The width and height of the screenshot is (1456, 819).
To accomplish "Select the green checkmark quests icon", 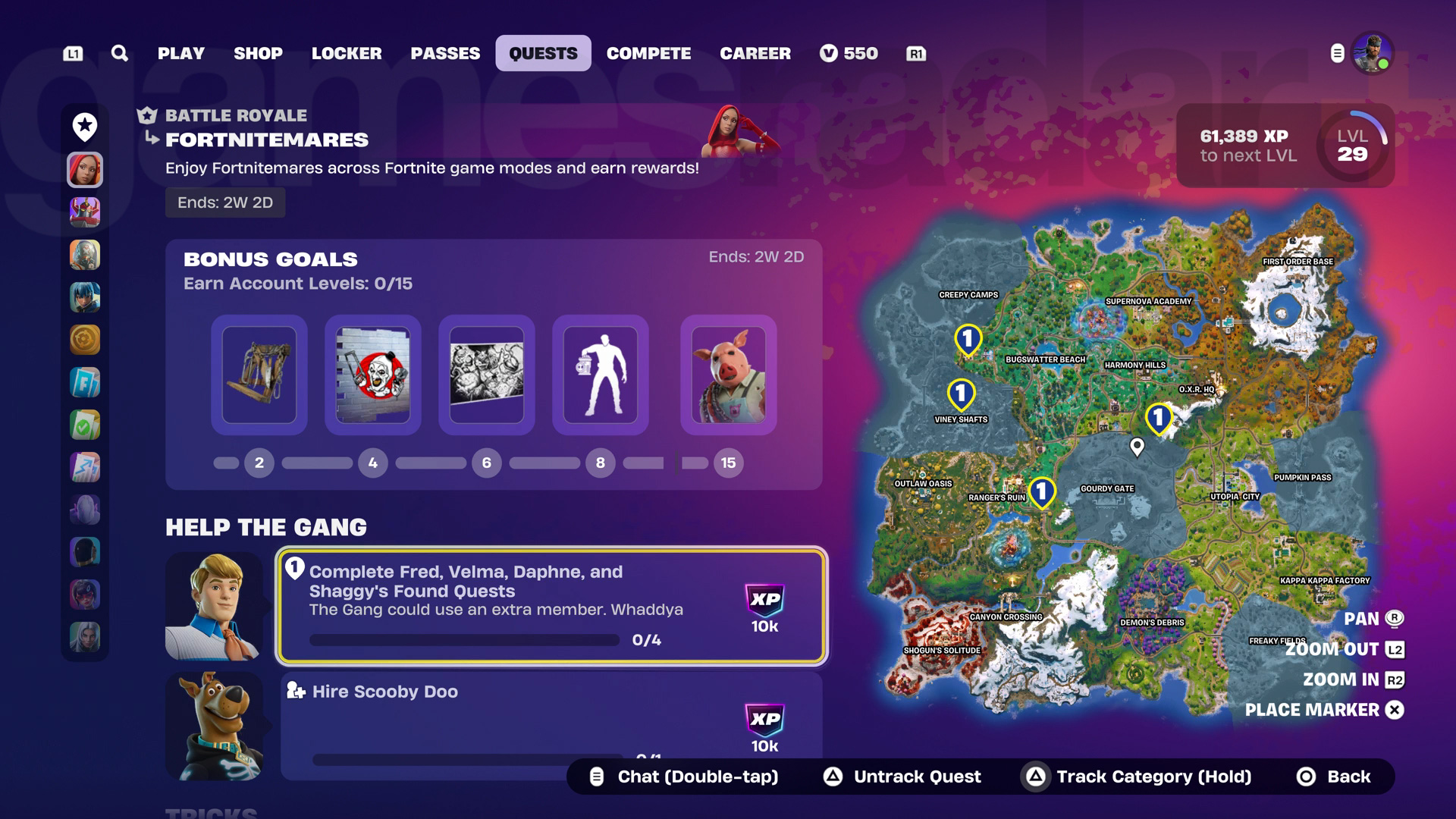I will [84, 425].
